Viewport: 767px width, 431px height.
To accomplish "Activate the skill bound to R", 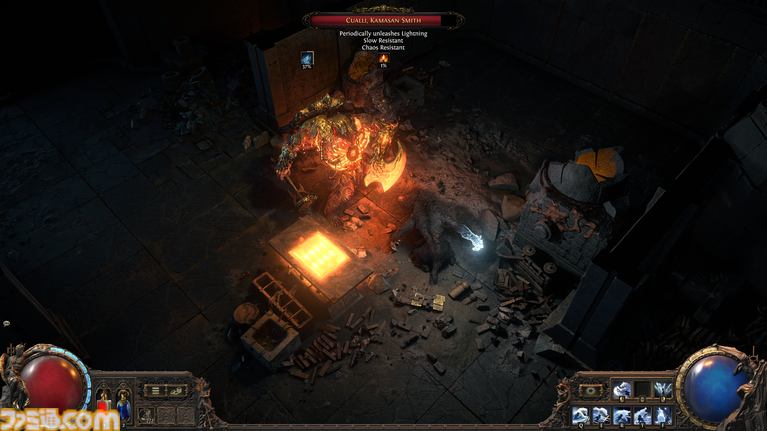I will 621,414.
